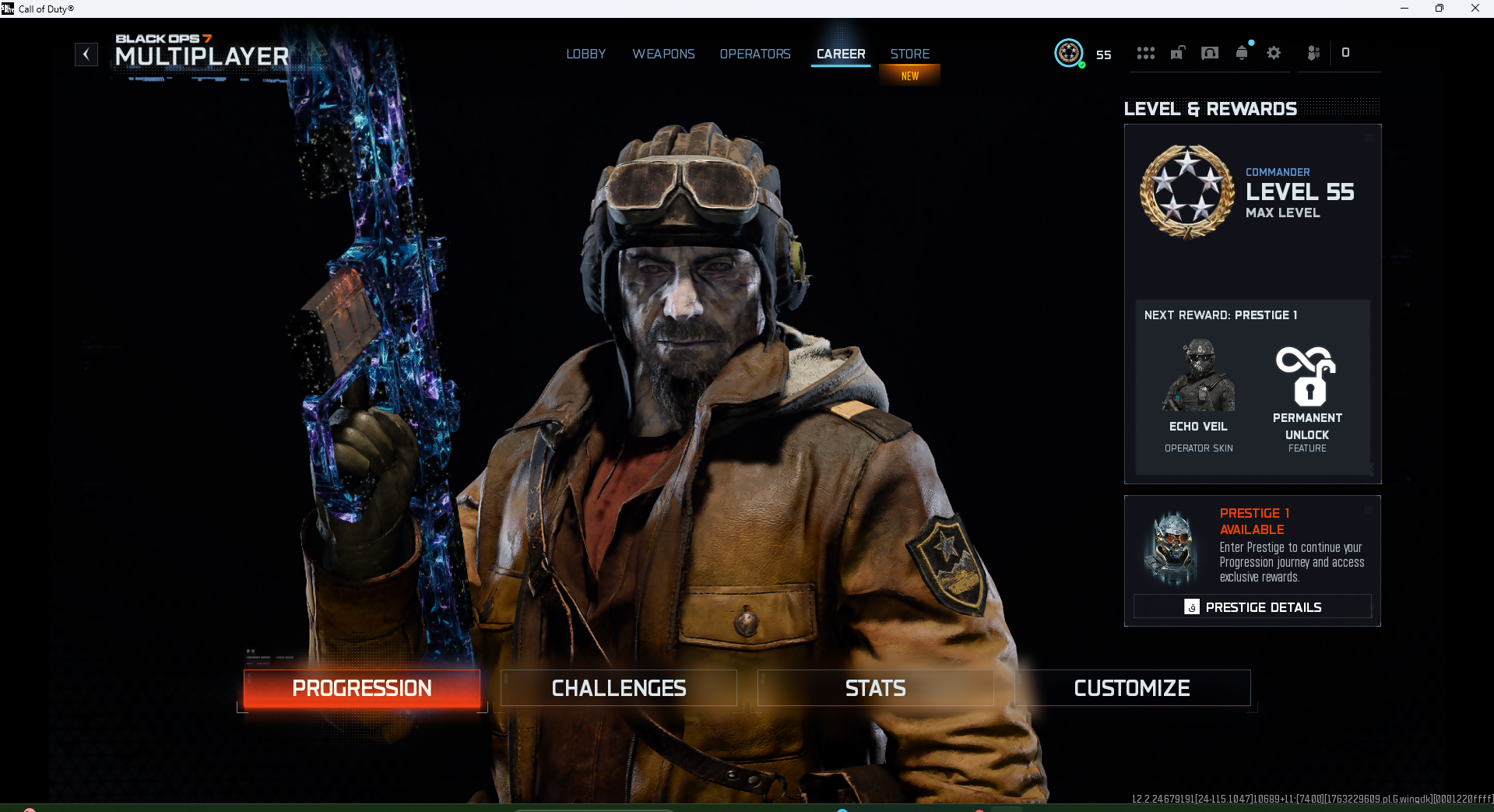Switch to the Lobby tab

point(585,54)
